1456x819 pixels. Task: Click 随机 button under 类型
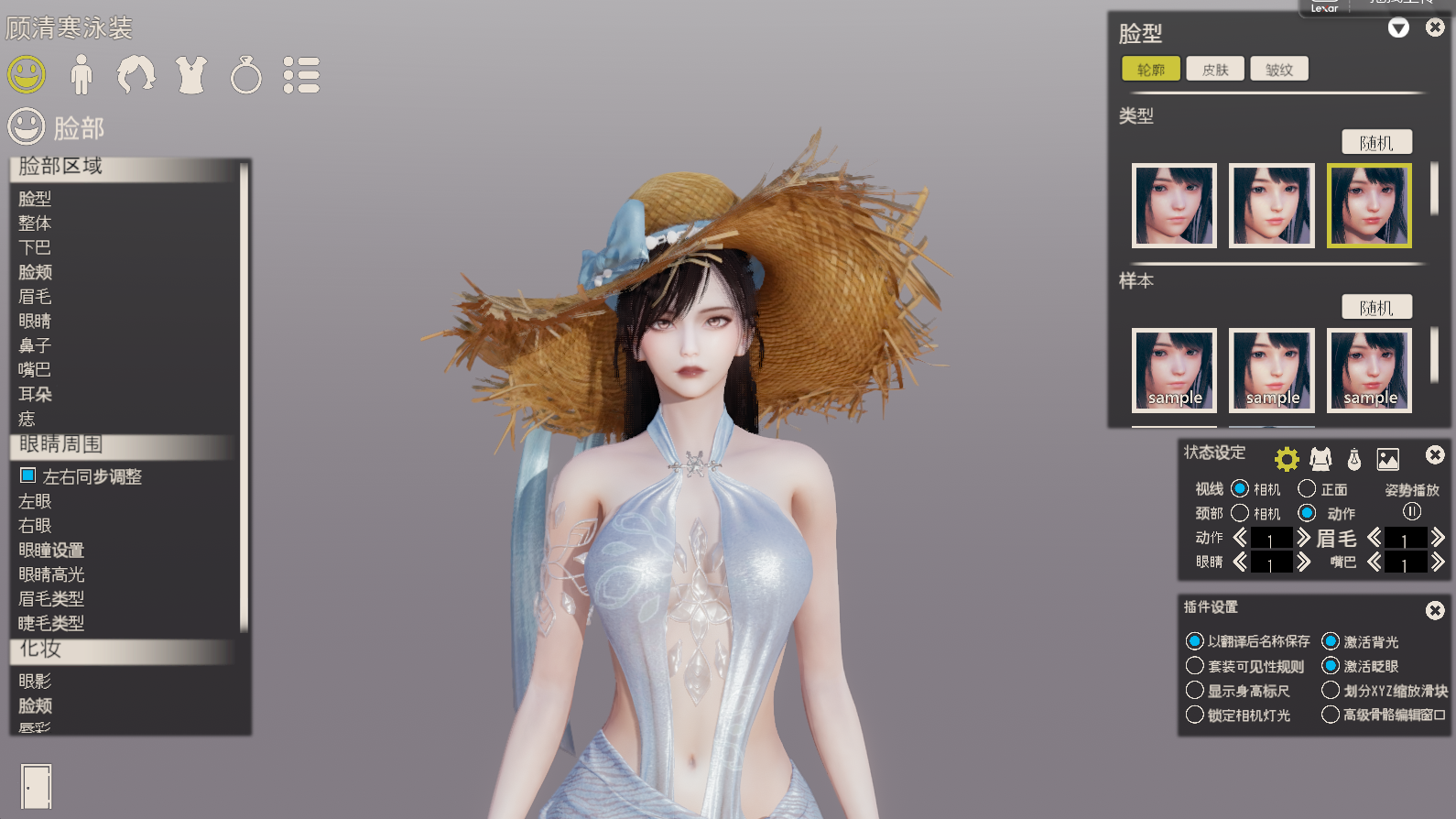pos(1376,143)
